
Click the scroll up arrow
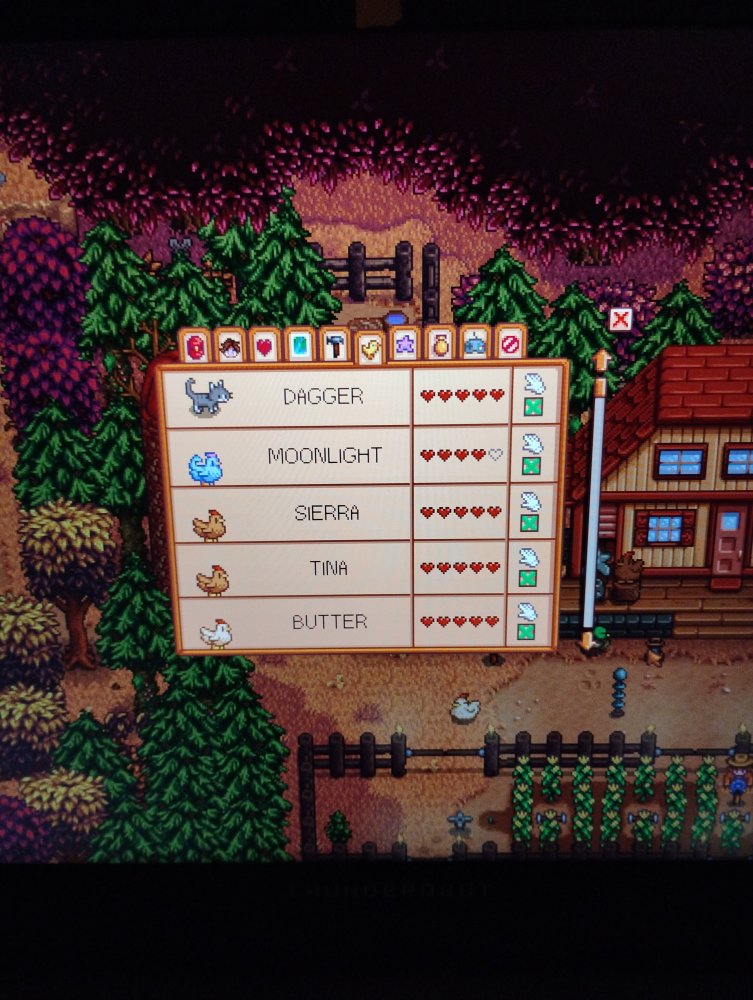[601, 359]
